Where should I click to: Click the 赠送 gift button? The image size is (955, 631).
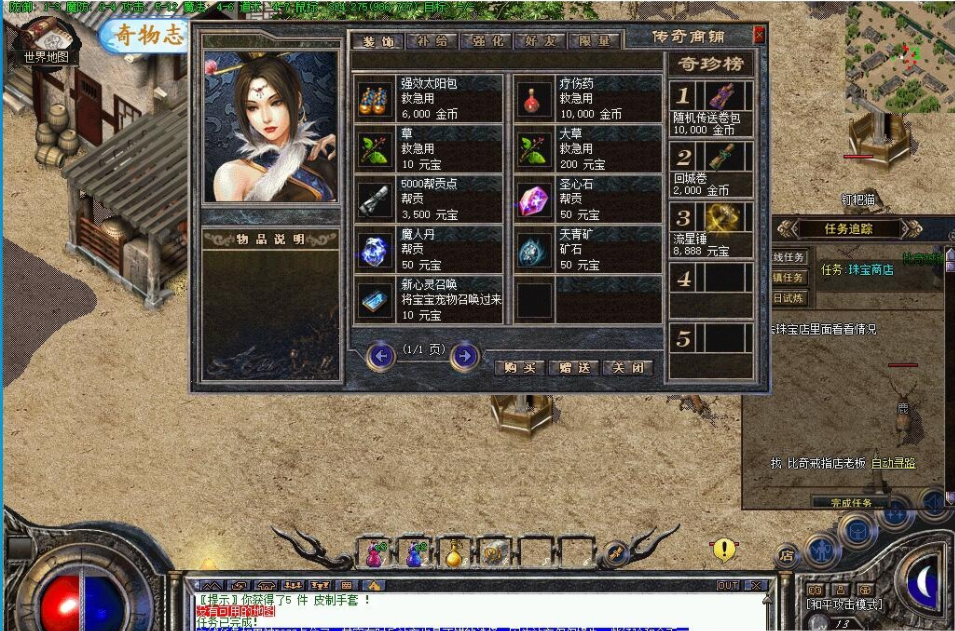tap(575, 368)
